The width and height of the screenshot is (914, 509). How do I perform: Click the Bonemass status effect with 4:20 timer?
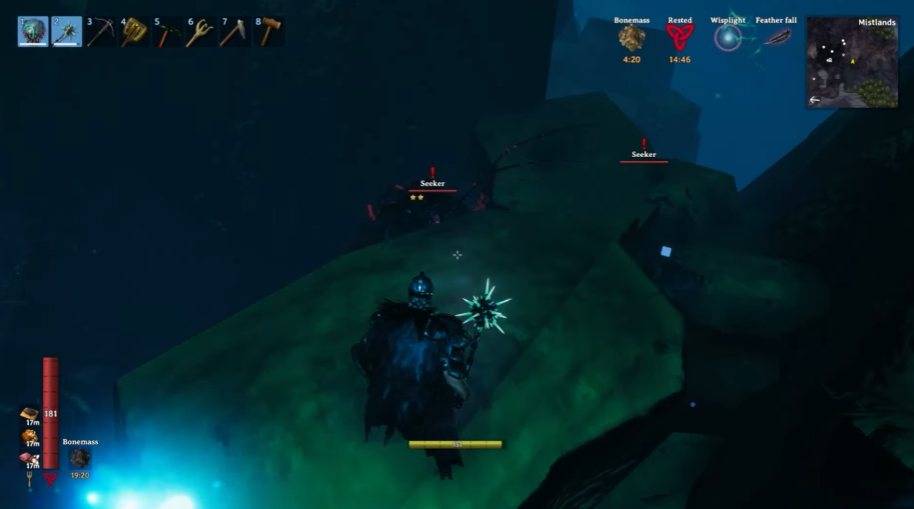click(x=631, y=38)
